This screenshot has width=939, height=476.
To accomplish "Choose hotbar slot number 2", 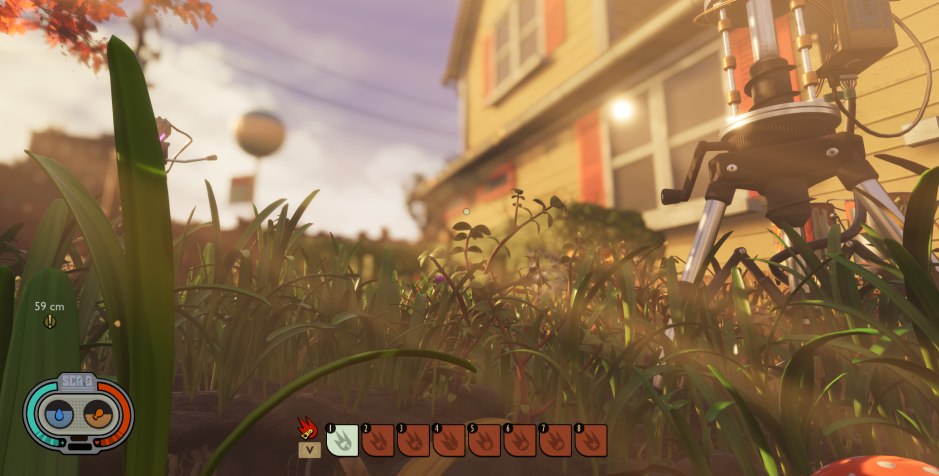I will [x=378, y=440].
